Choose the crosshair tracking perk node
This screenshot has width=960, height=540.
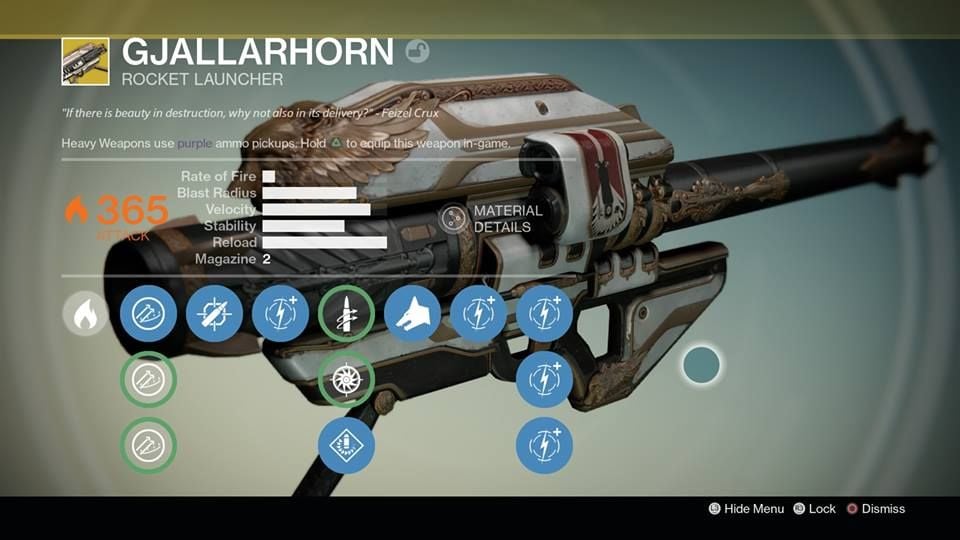tap(214, 314)
